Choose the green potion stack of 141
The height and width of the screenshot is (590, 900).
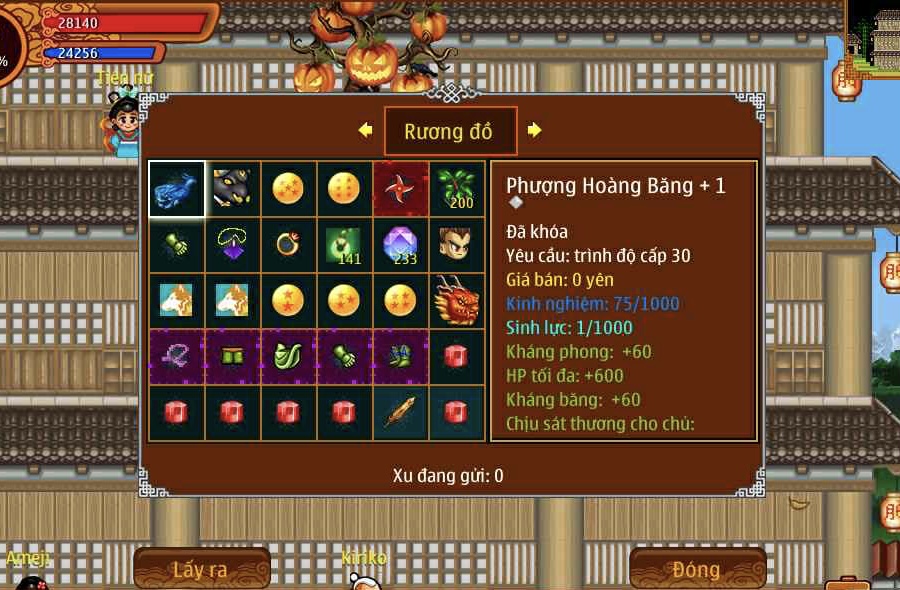tap(345, 245)
